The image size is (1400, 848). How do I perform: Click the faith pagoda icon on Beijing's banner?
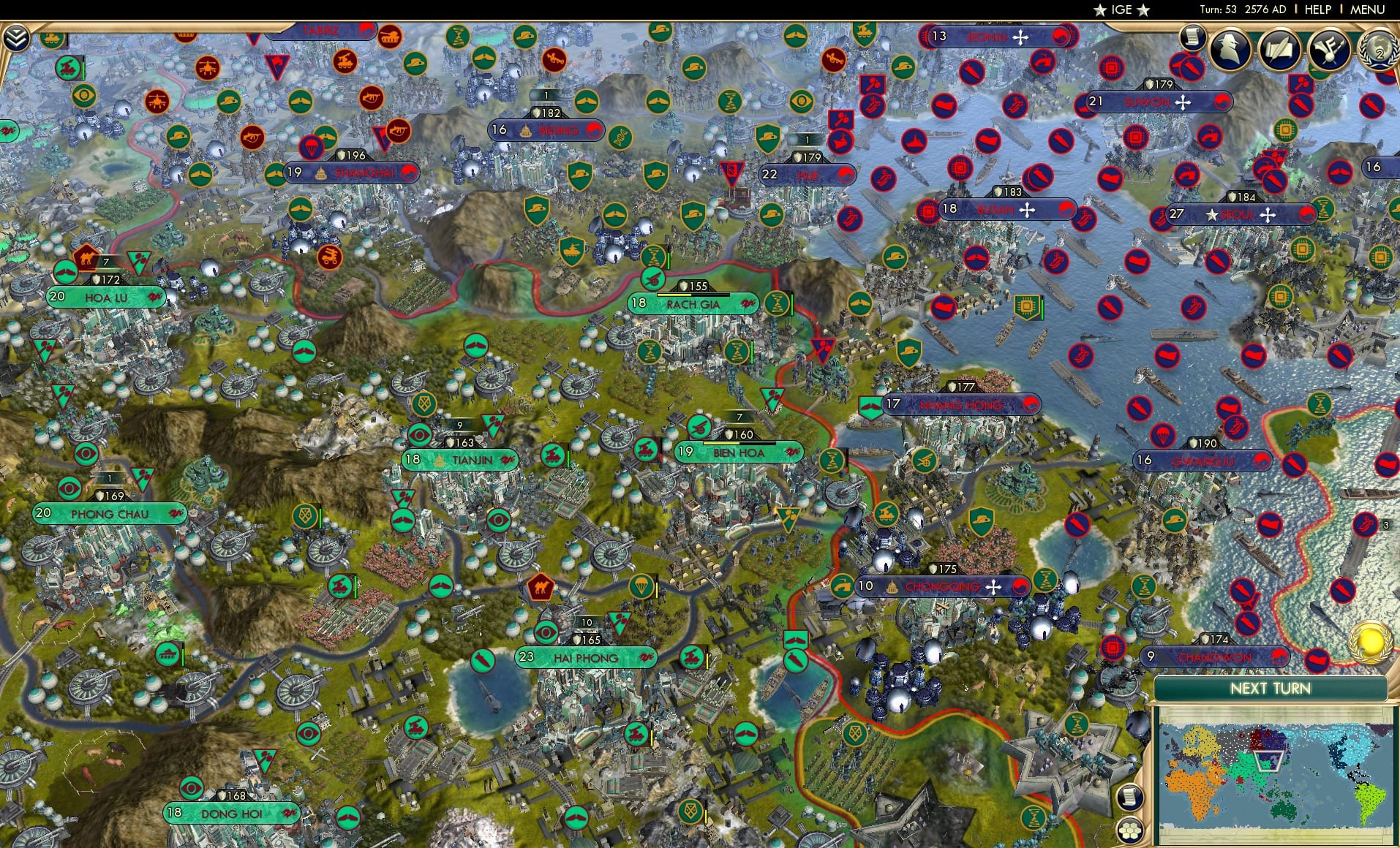[526, 132]
